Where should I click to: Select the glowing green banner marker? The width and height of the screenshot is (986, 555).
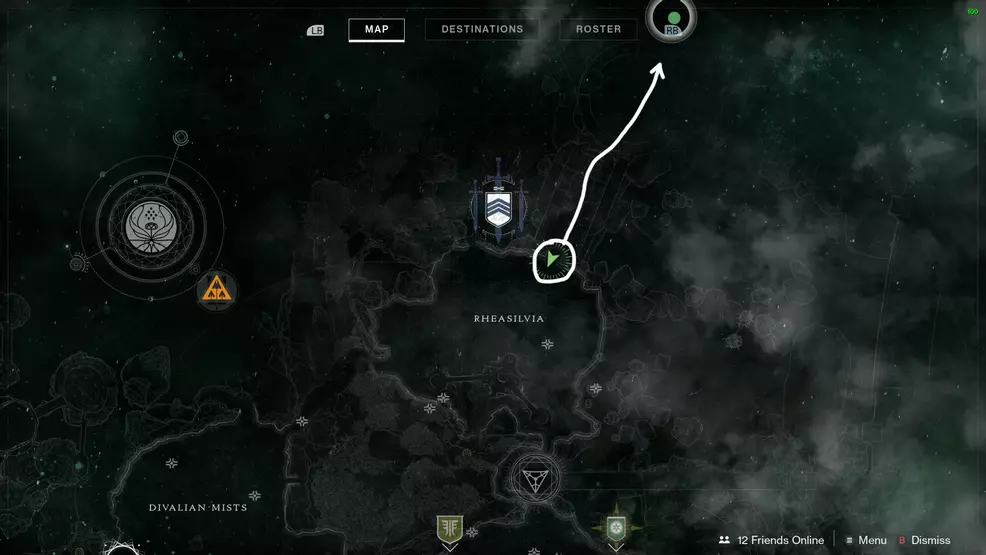pyautogui.click(x=616, y=527)
